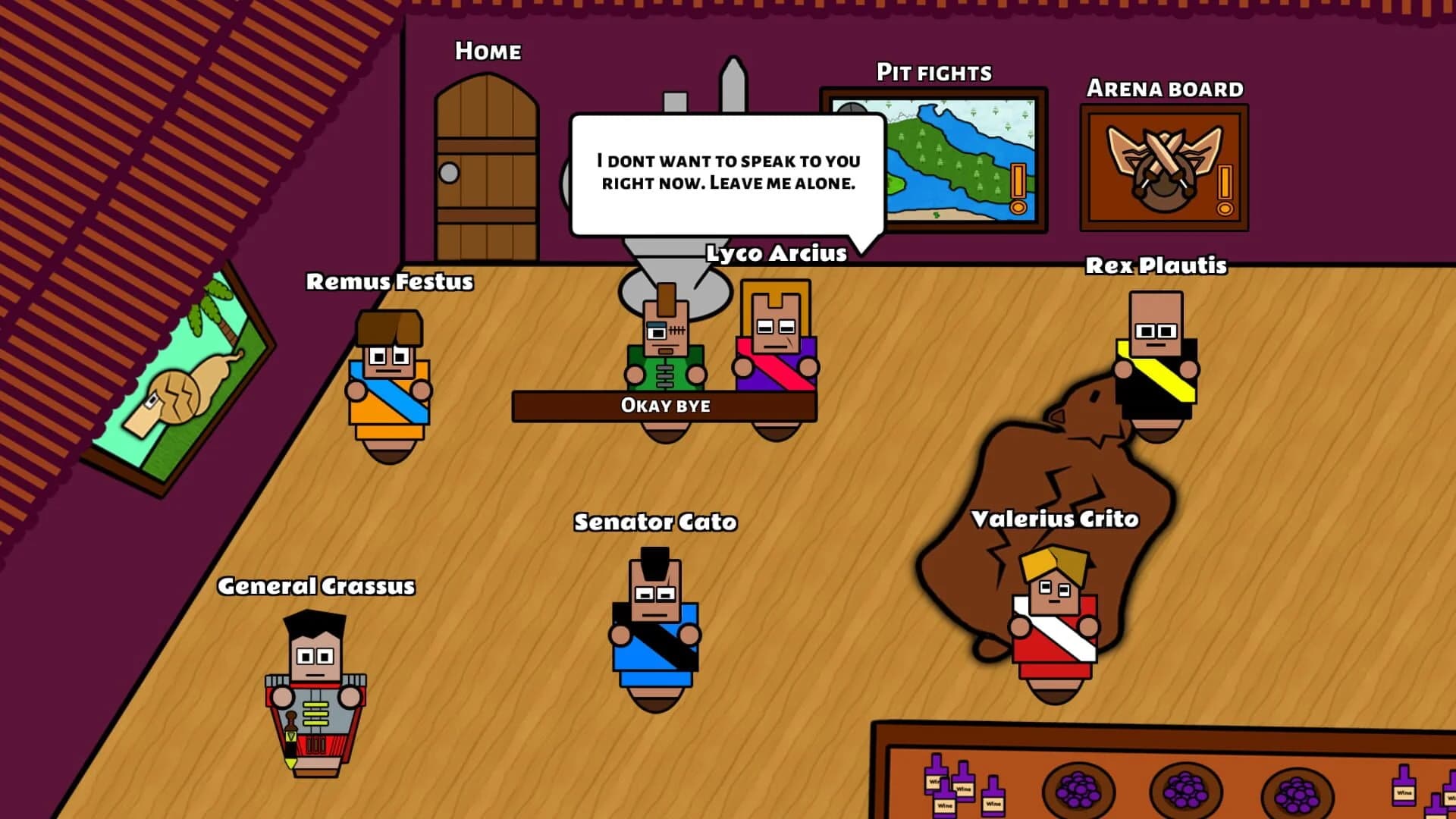This screenshot has width=1456, height=819.
Task: Click the exclamation notification on Pit fights map
Action: pyautogui.click(x=1017, y=182)
